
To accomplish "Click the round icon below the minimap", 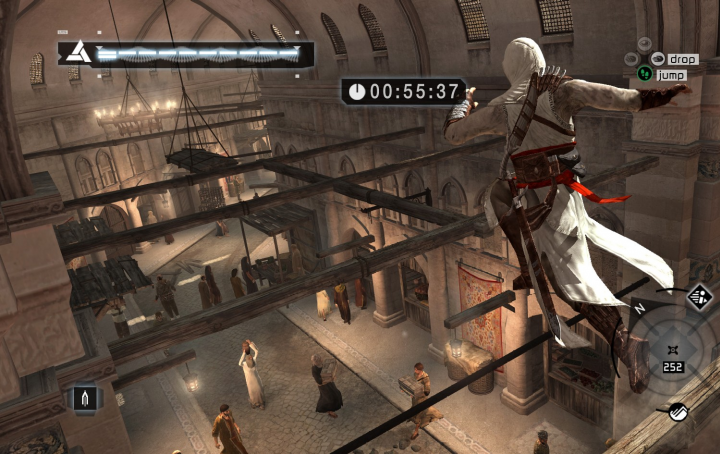I will point(677,409).
